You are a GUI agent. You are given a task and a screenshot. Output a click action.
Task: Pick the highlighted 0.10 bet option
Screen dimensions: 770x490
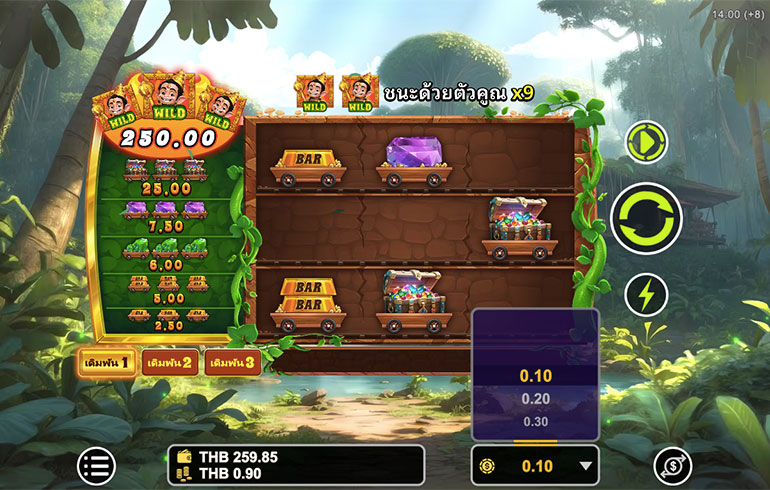click(x=535, y=375)
